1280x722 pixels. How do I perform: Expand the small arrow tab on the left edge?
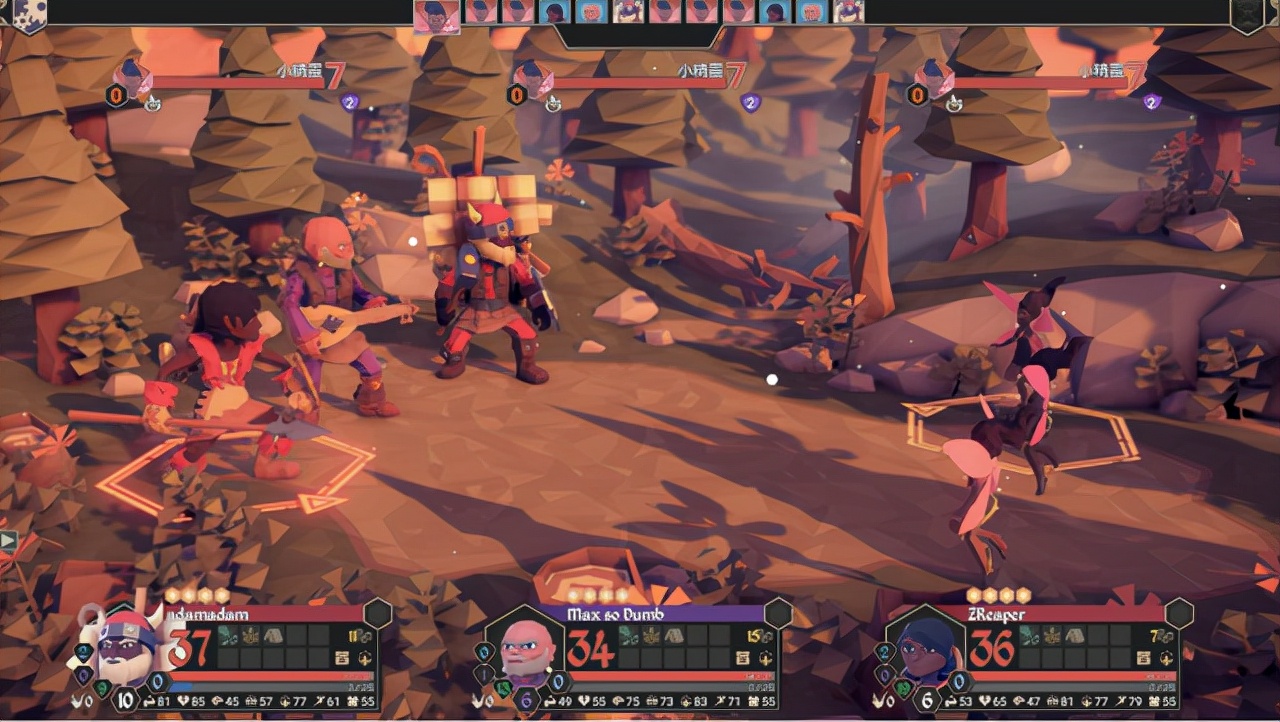click(x=8, y=542)
